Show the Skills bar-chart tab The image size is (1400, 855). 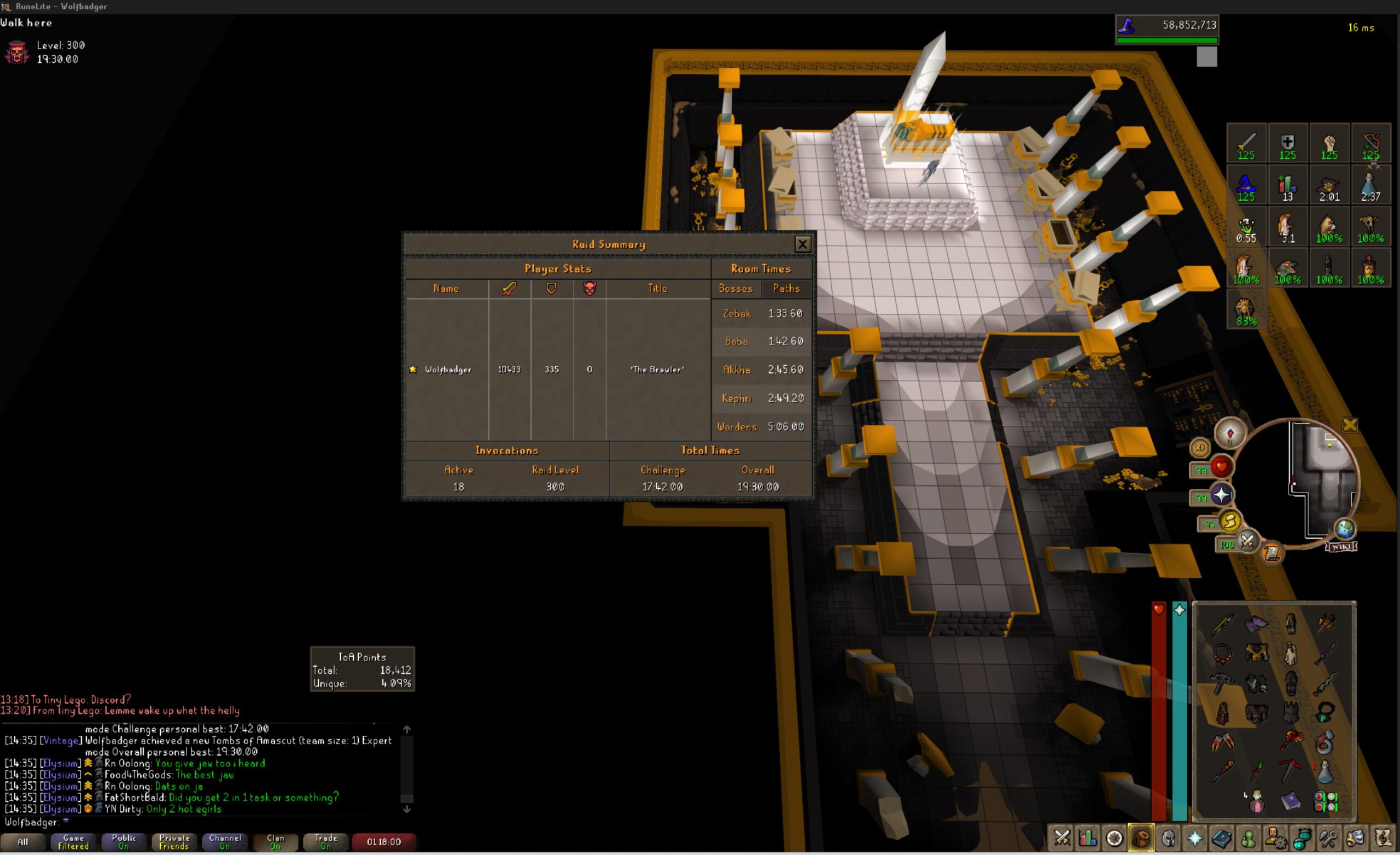1088,838
